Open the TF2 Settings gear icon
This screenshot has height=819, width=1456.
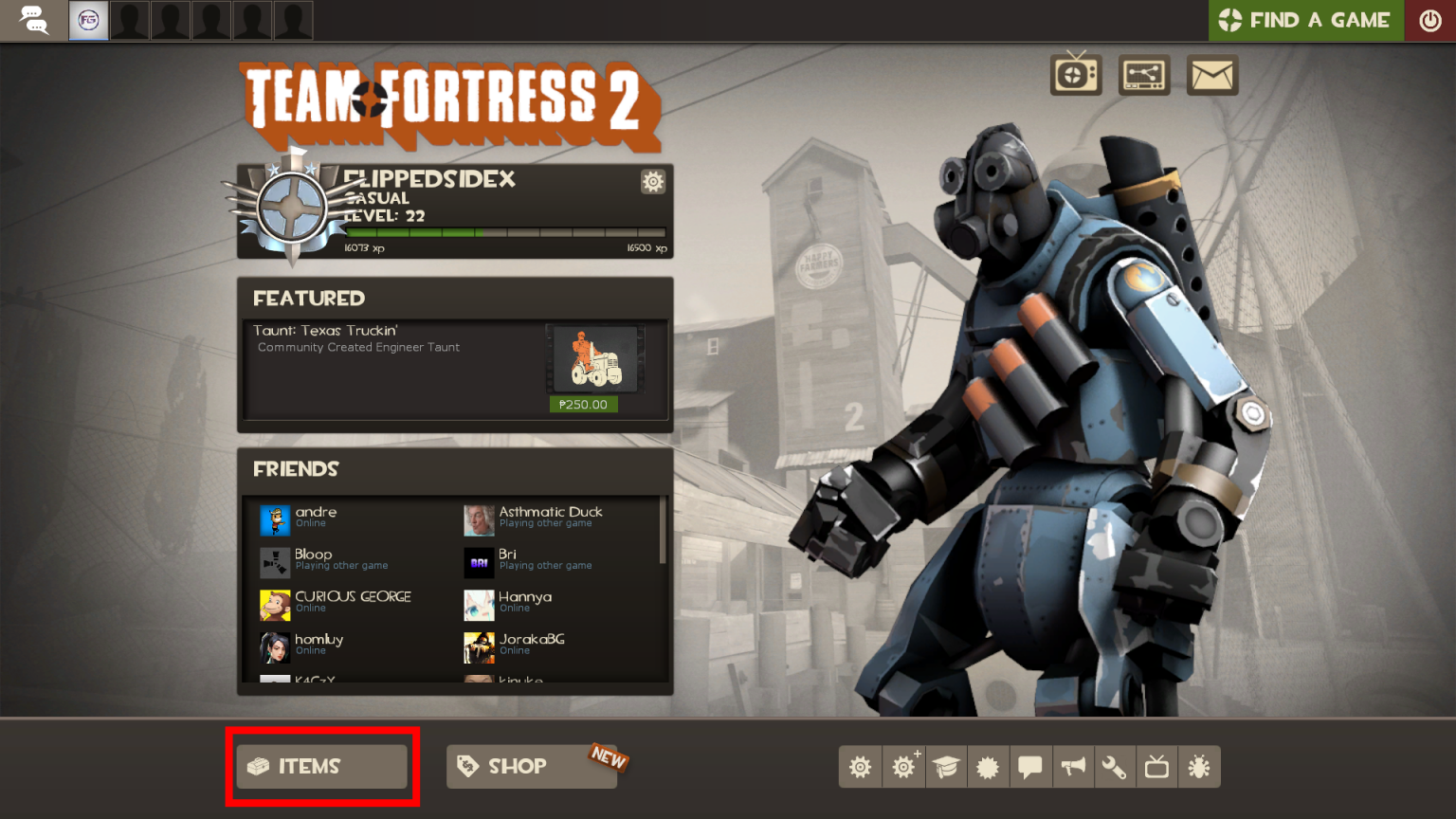click(860, 767)
